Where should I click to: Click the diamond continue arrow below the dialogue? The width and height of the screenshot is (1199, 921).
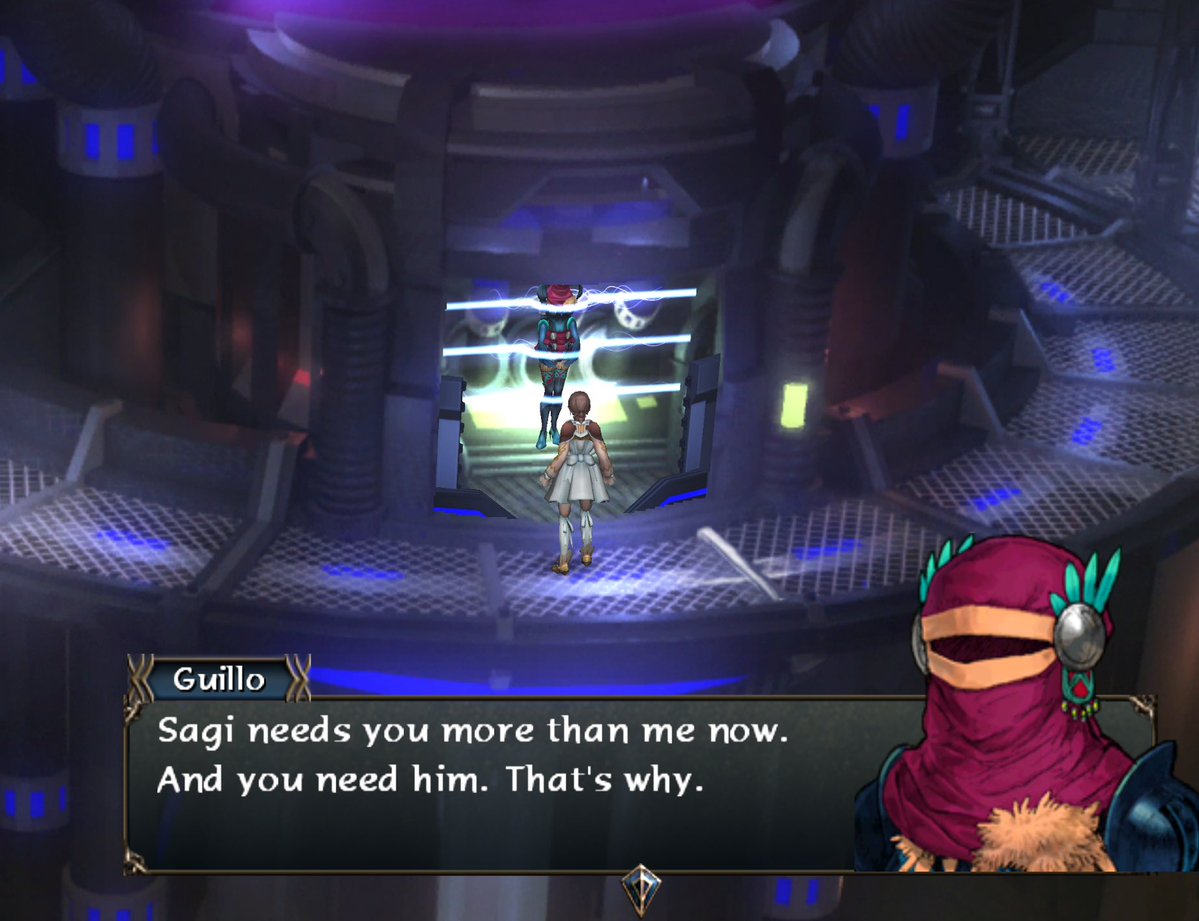pos(640,886)
